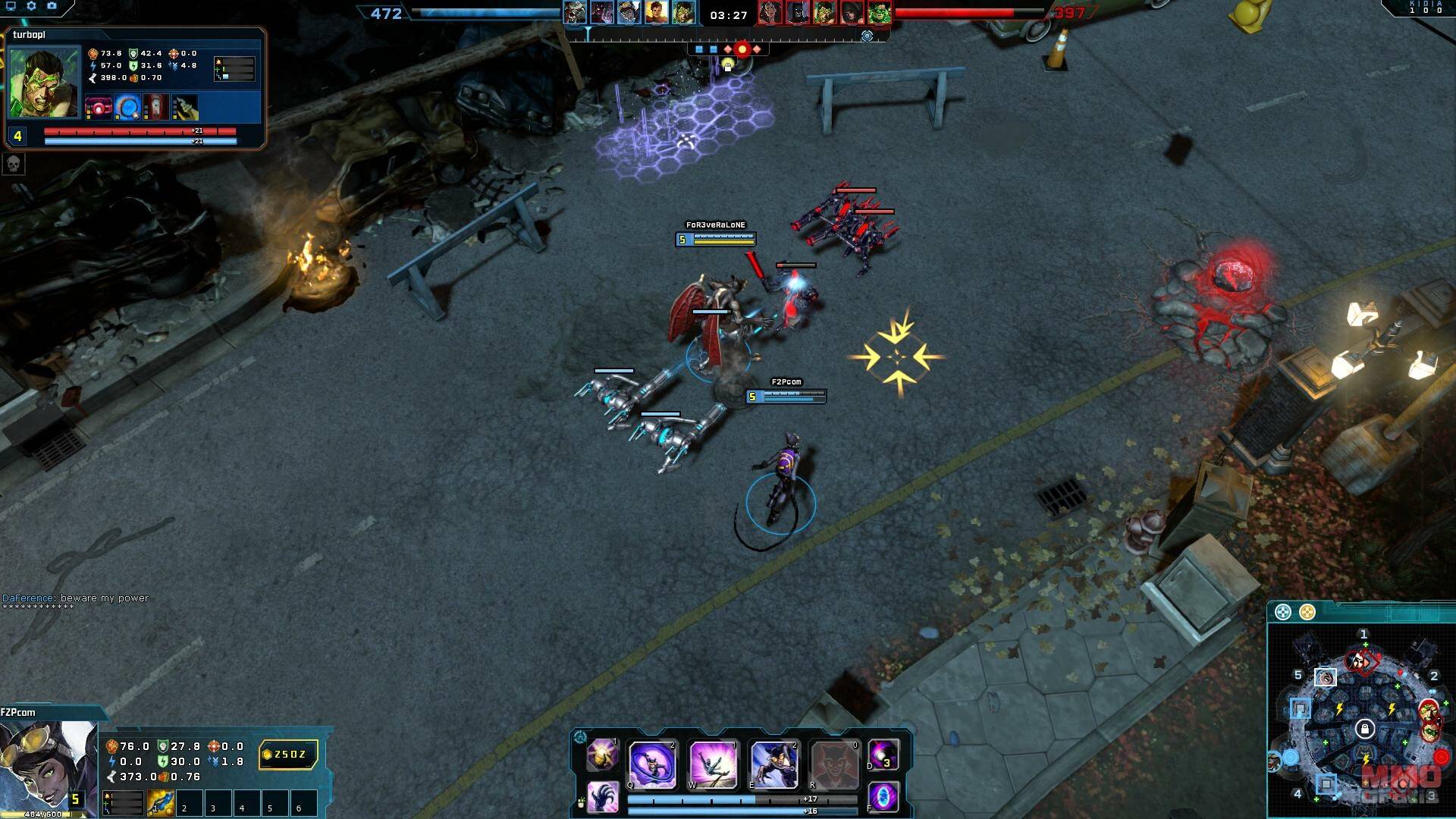Click the center lock marker on minimap
Screen dimensions: 1456x819
coord(1364,730)
